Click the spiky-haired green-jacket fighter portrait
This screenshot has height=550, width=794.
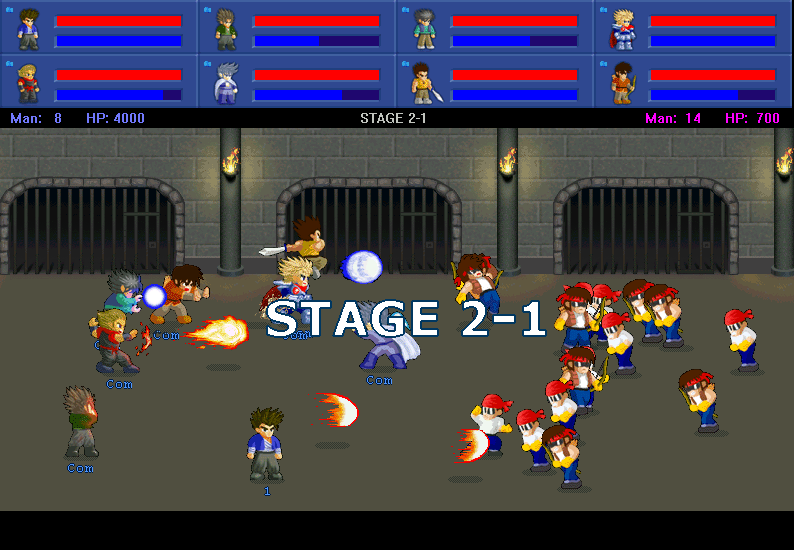coord(226,28)
